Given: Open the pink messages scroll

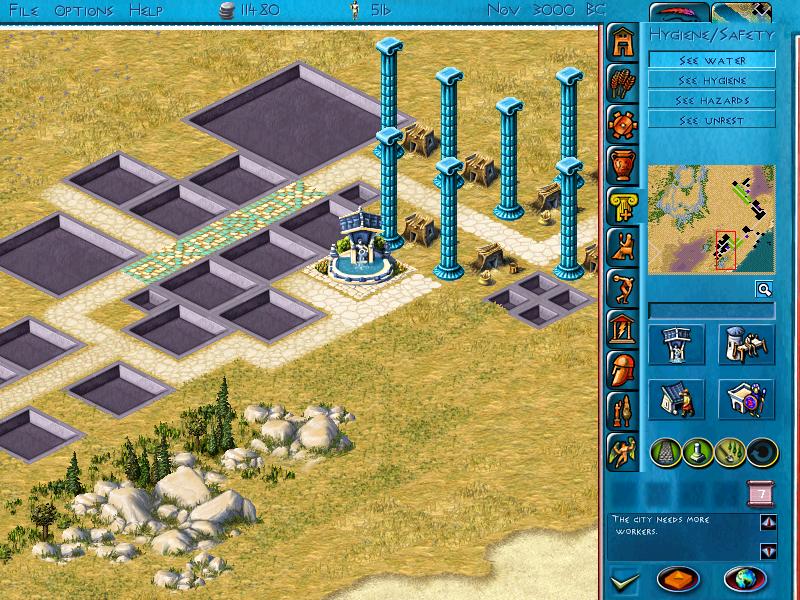Looking at the screenshot, I should tap(757, 493).
